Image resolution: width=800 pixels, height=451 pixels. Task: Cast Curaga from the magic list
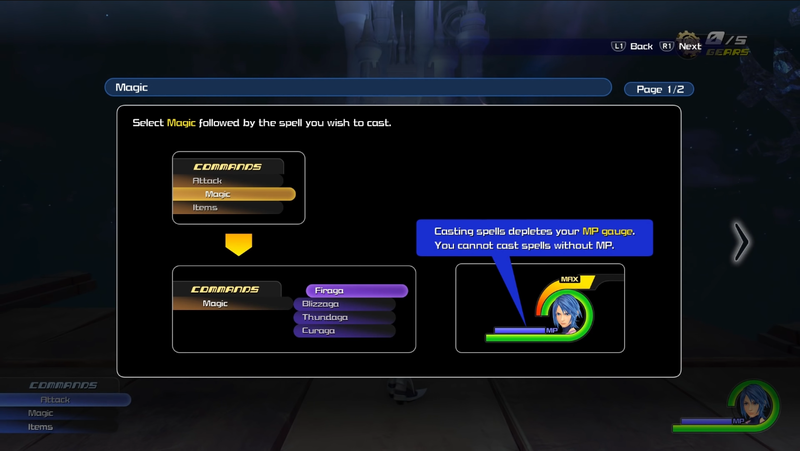344,330
